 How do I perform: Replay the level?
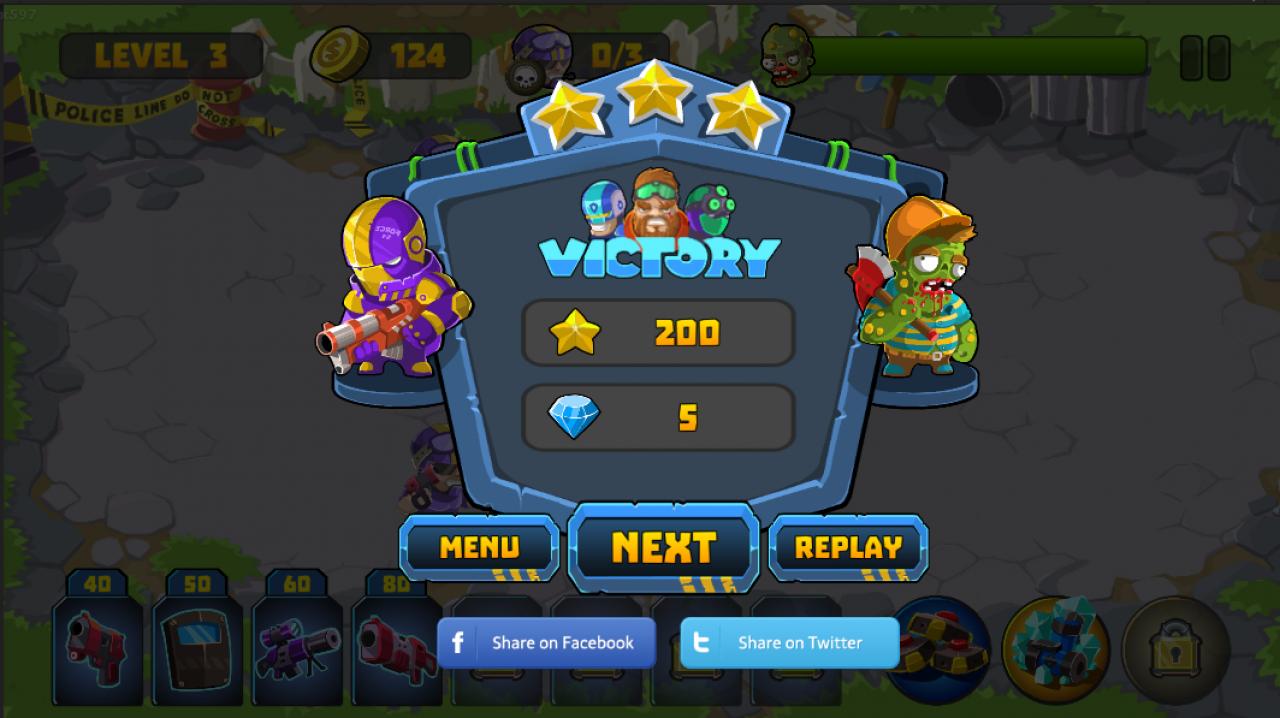[x=848, y=547]
